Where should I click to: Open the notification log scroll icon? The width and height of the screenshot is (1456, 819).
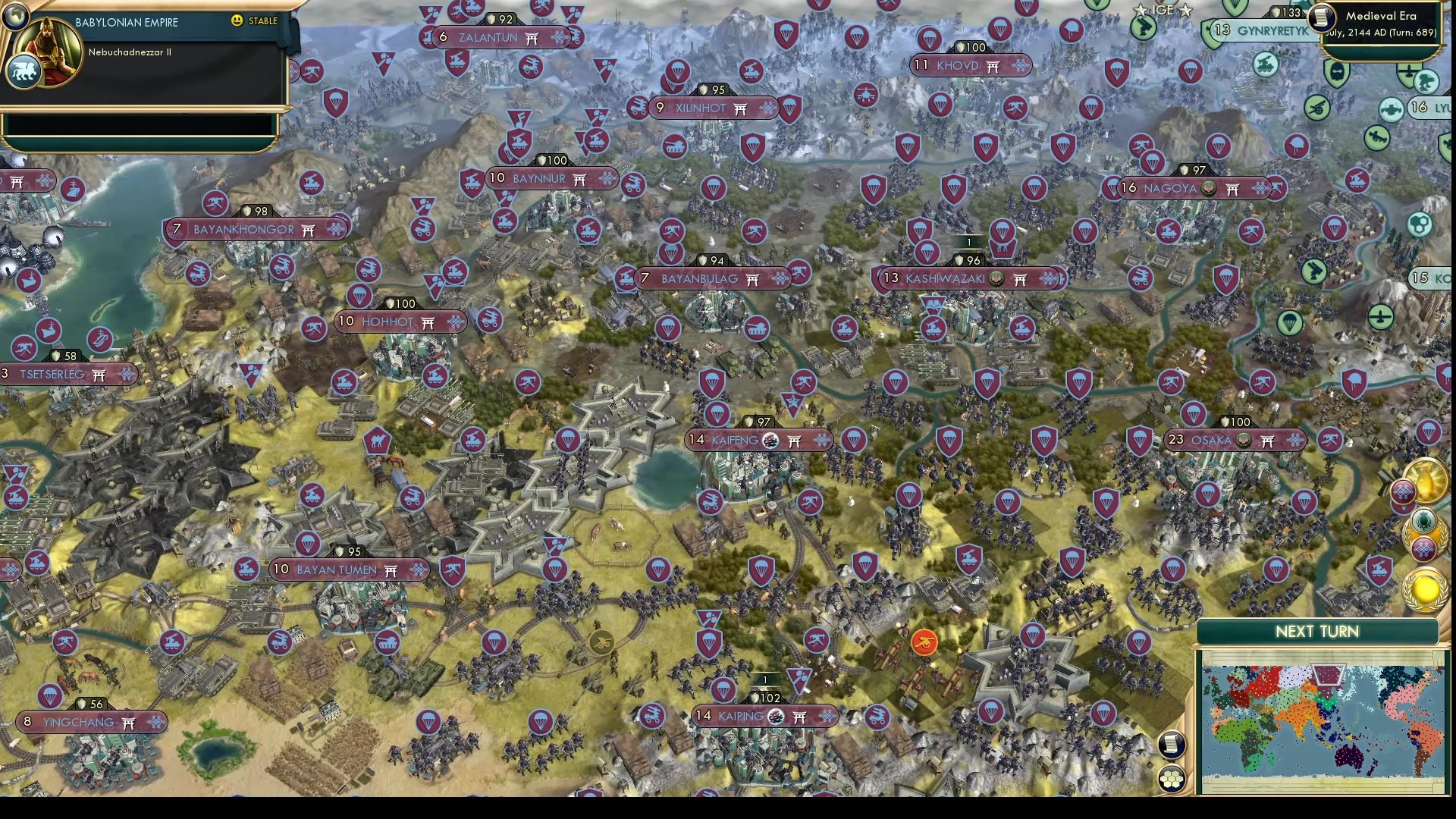pyautogui.click(x=1172, y=745)
